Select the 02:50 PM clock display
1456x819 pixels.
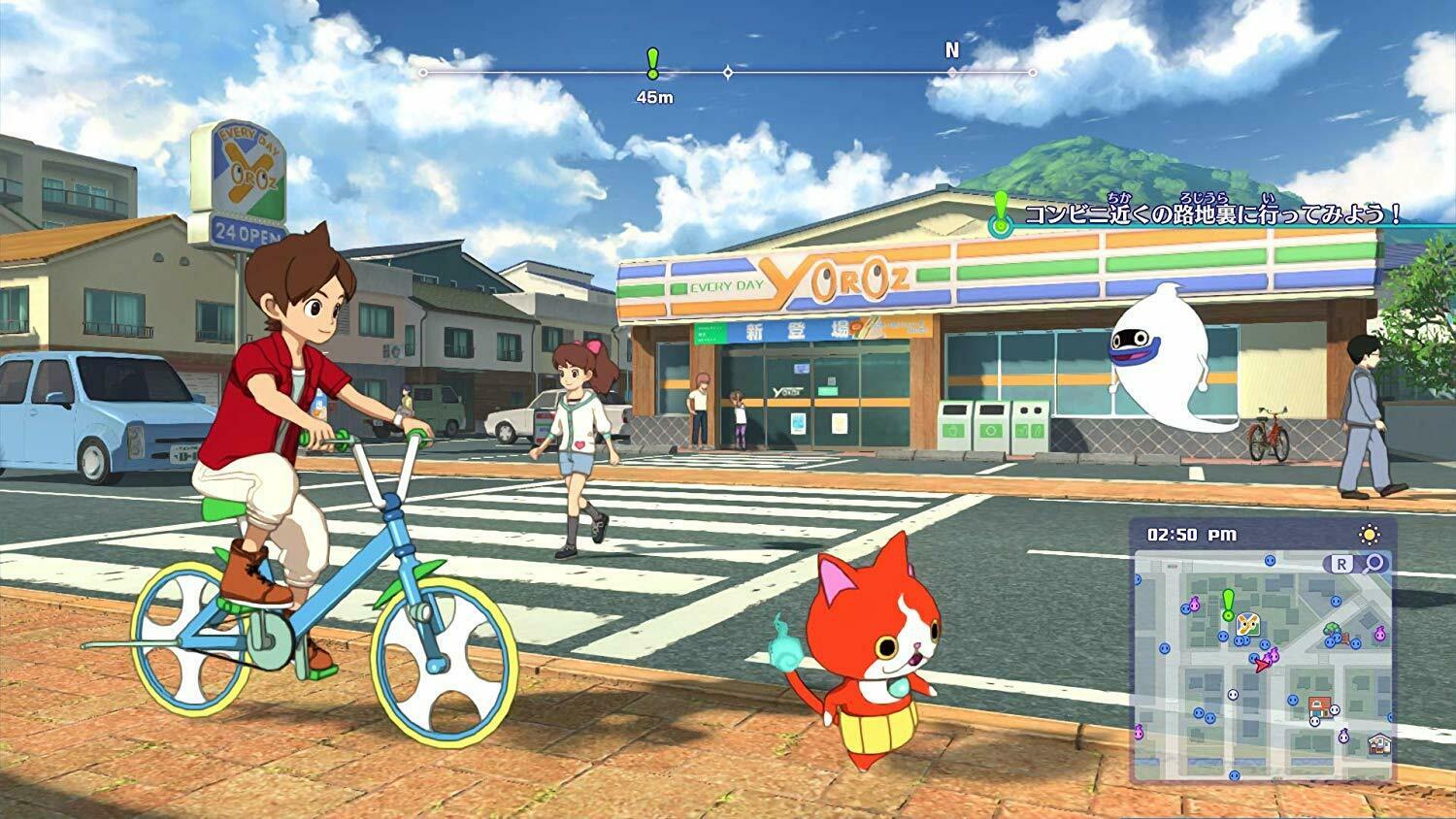pos(1191,533)
